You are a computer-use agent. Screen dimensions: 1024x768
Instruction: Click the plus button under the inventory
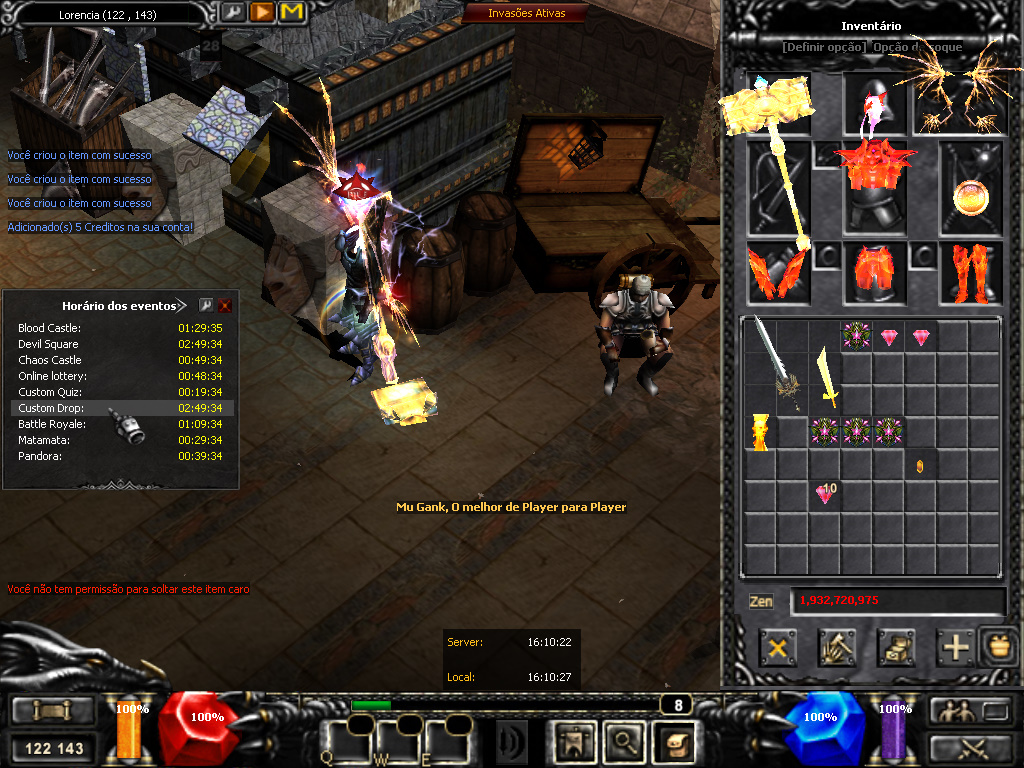956,648
